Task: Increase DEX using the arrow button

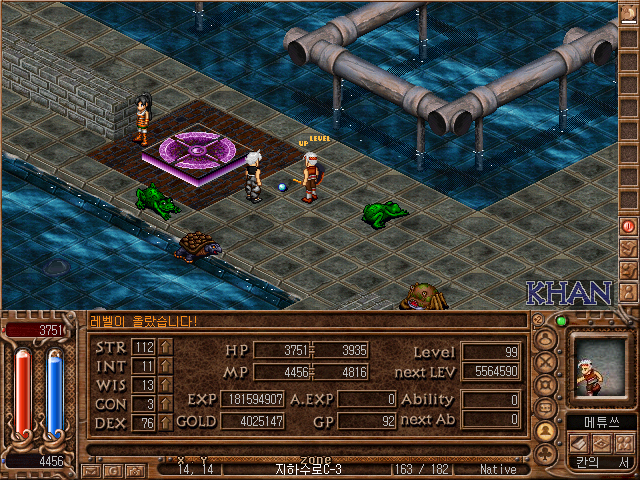Action: click(165, 422)
